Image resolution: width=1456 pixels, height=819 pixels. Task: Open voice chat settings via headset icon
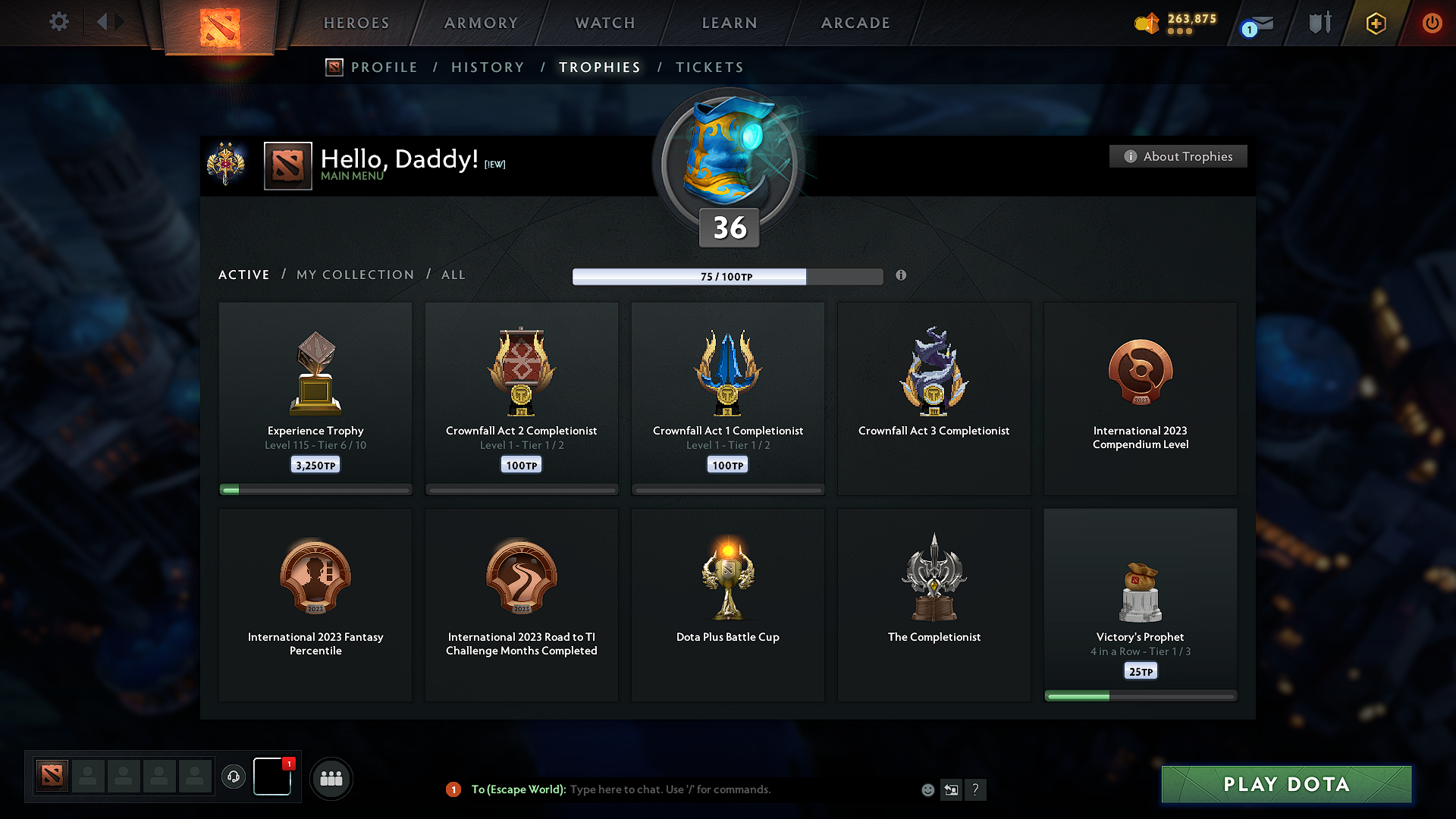234,777
